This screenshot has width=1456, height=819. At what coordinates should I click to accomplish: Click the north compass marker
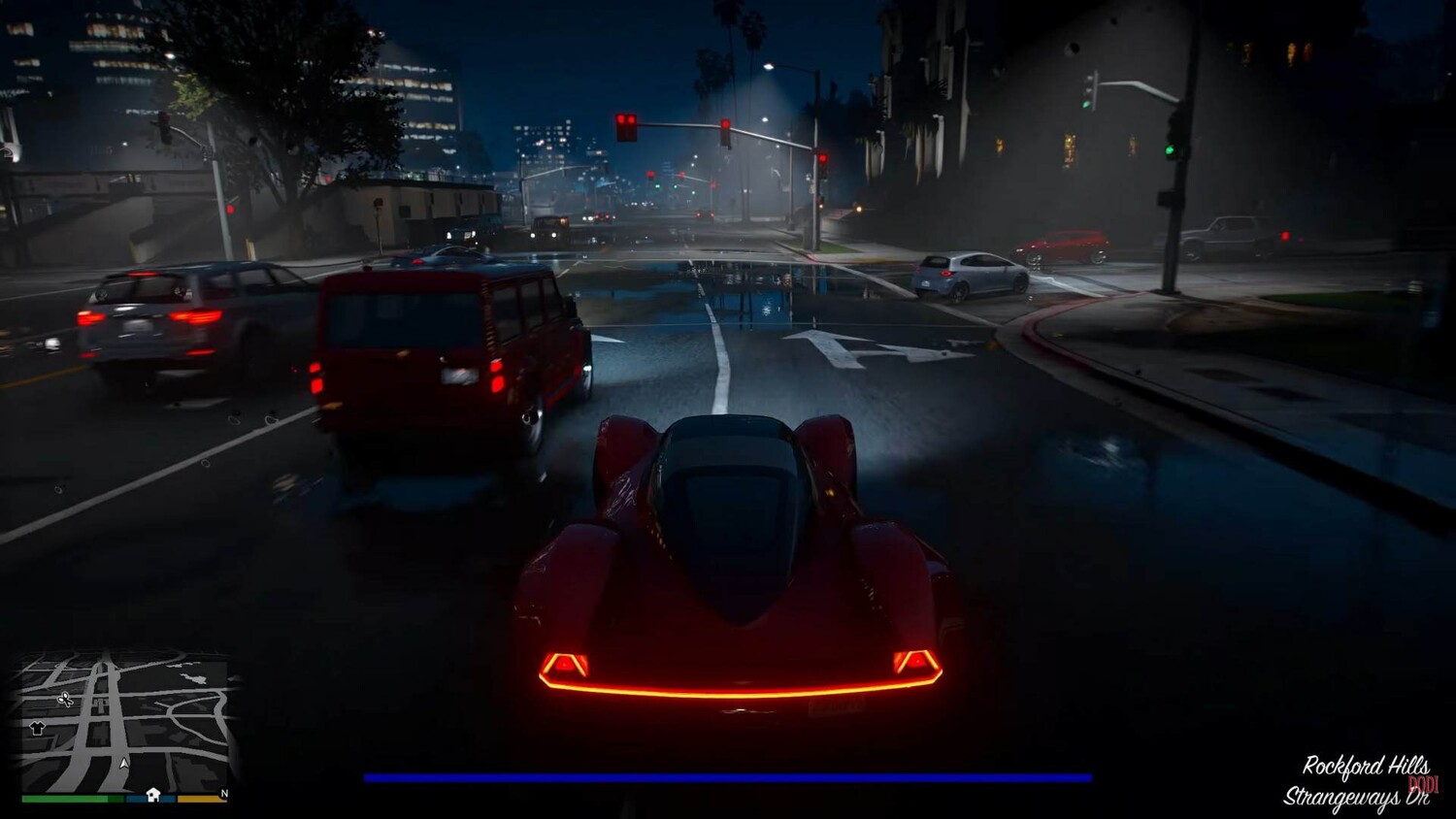coord(224,794)
